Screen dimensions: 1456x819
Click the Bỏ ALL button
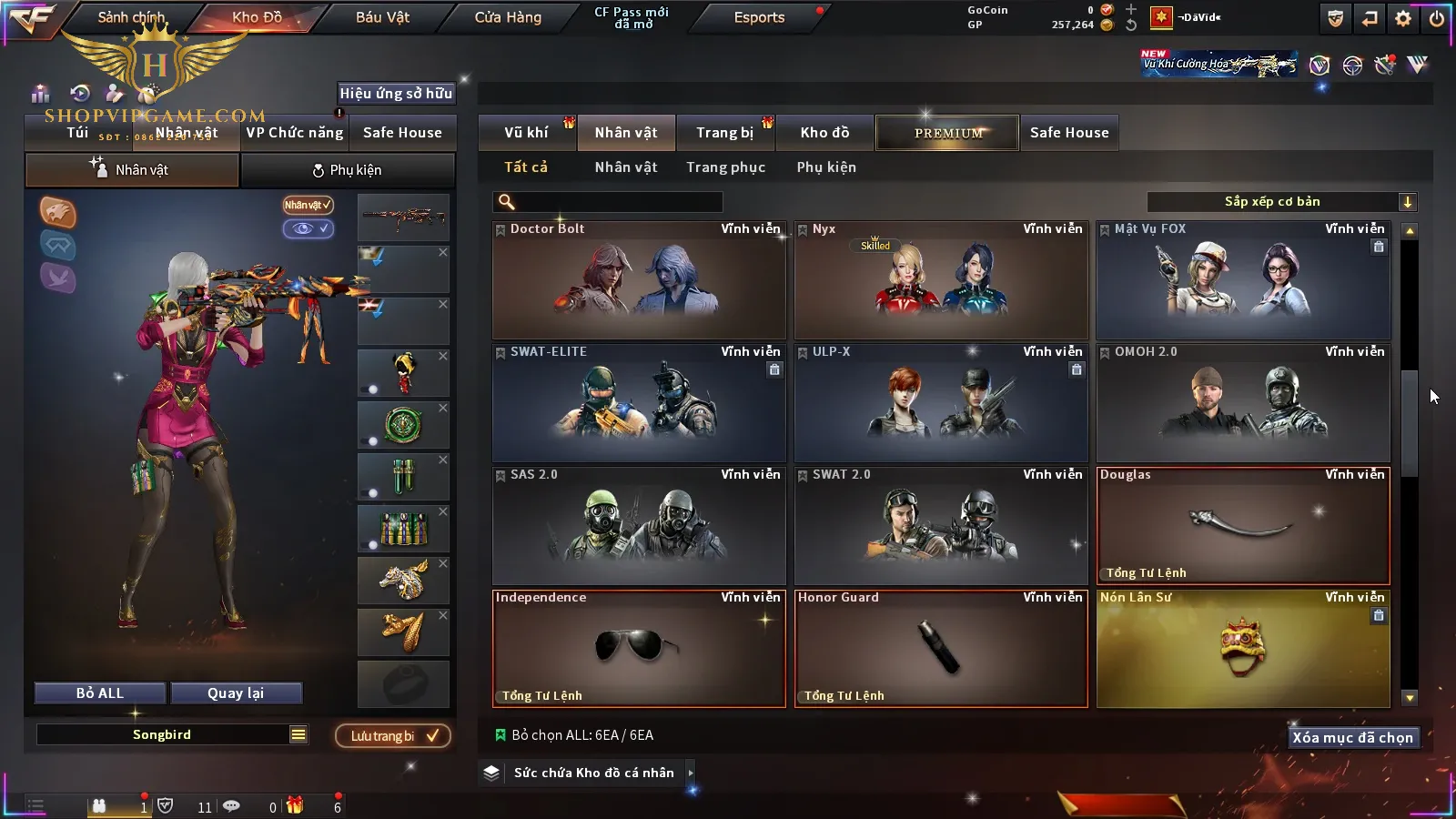(100, 693)
